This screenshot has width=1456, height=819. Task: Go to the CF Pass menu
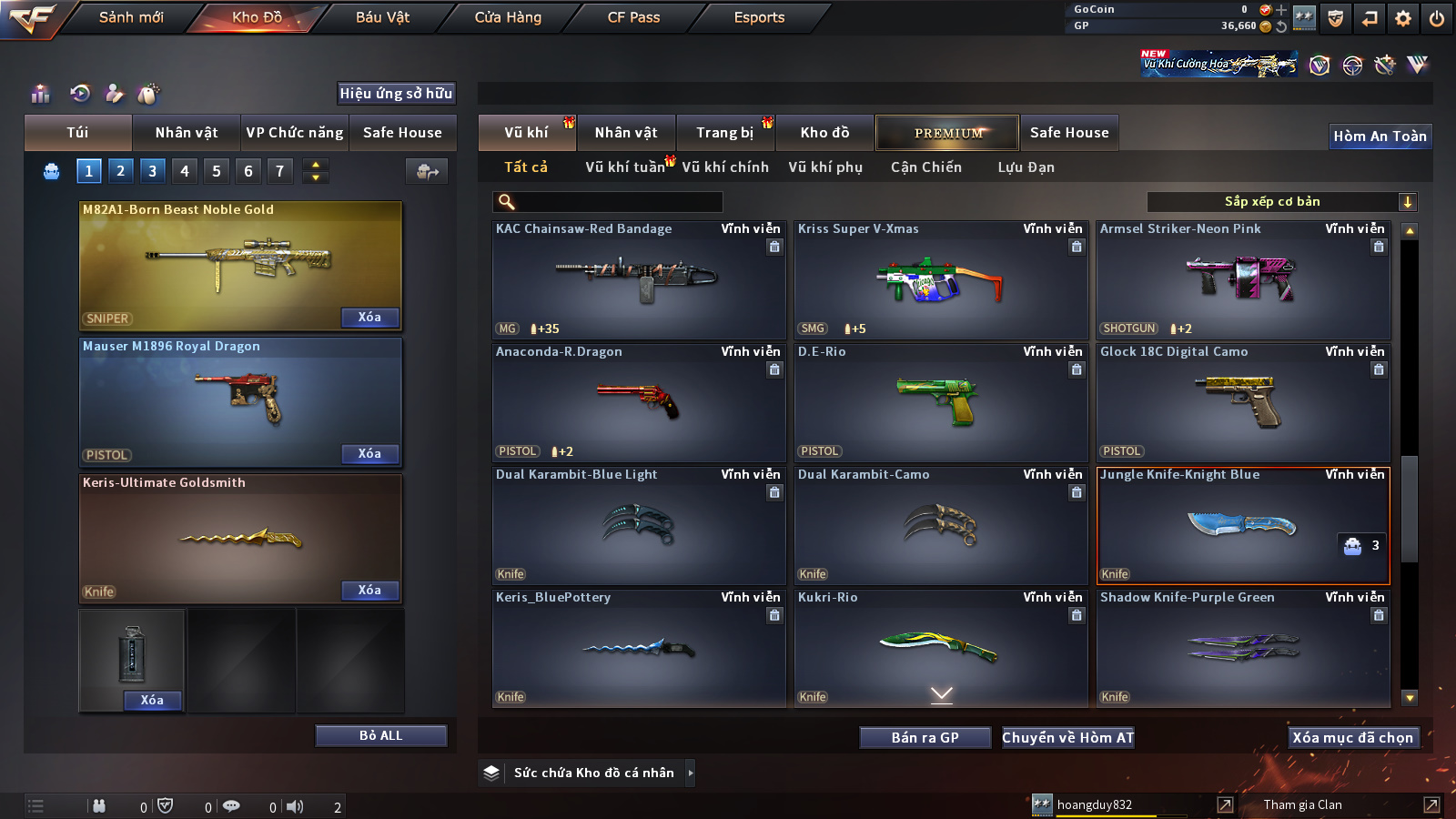633,17
